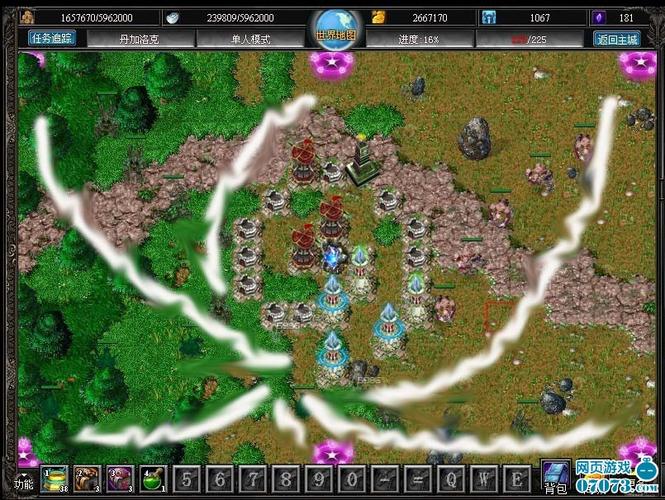
Task: Select the empty hotbar slot labeled 5
Action: coord(186,477)
